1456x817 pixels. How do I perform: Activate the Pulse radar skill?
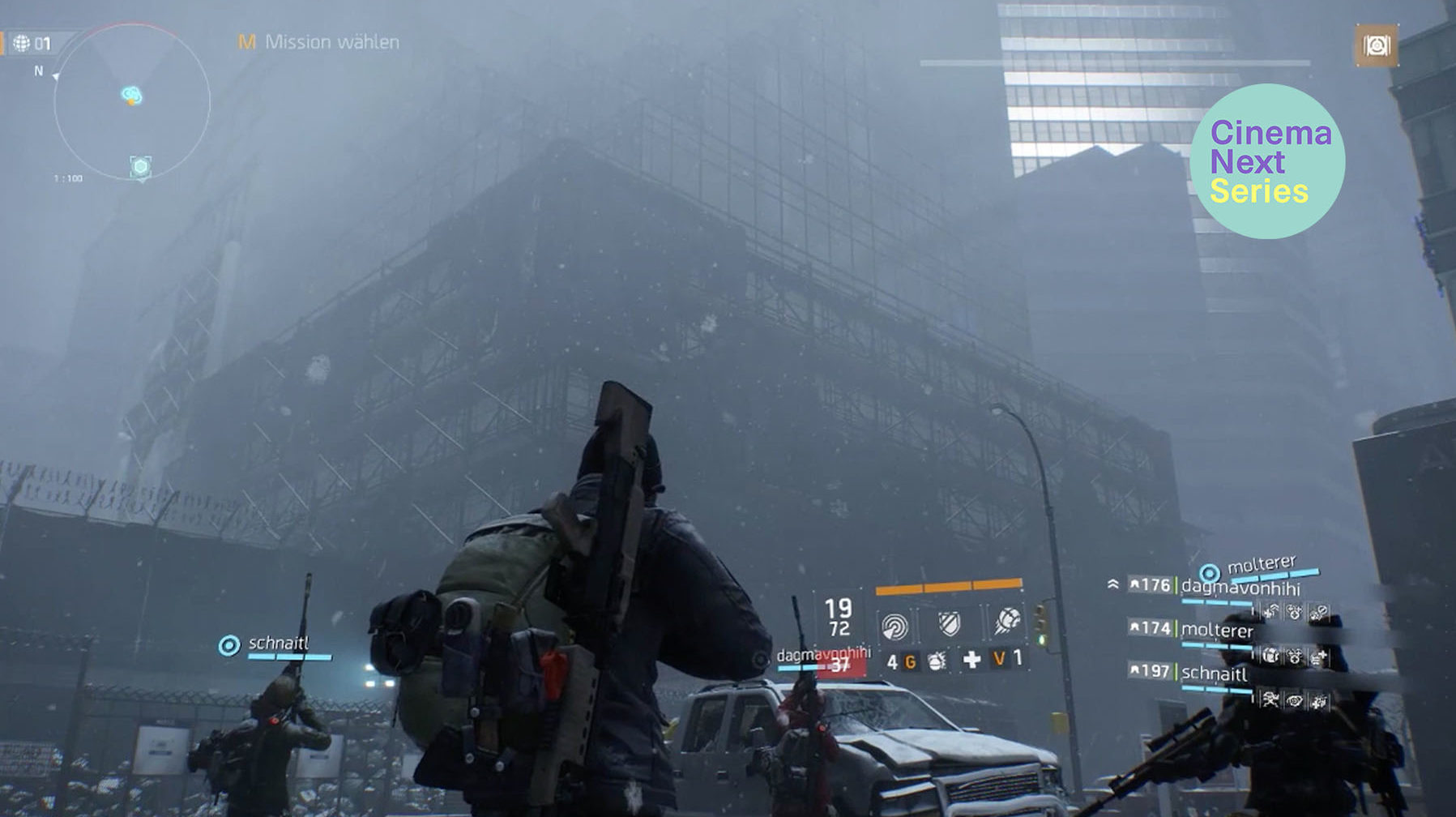[x=895, y=626]
